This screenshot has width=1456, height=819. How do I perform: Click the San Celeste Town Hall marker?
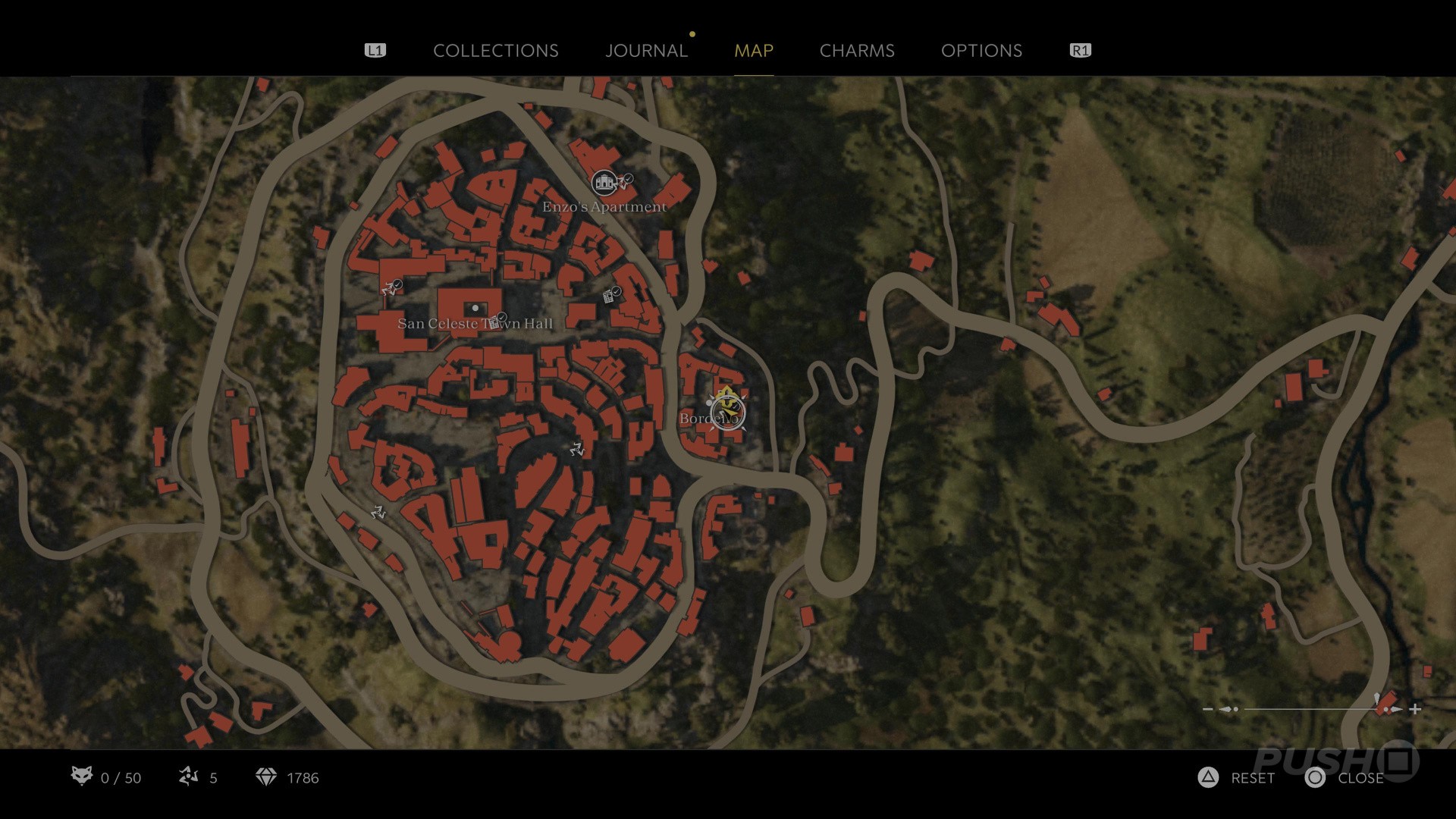[x=475, y=309]
